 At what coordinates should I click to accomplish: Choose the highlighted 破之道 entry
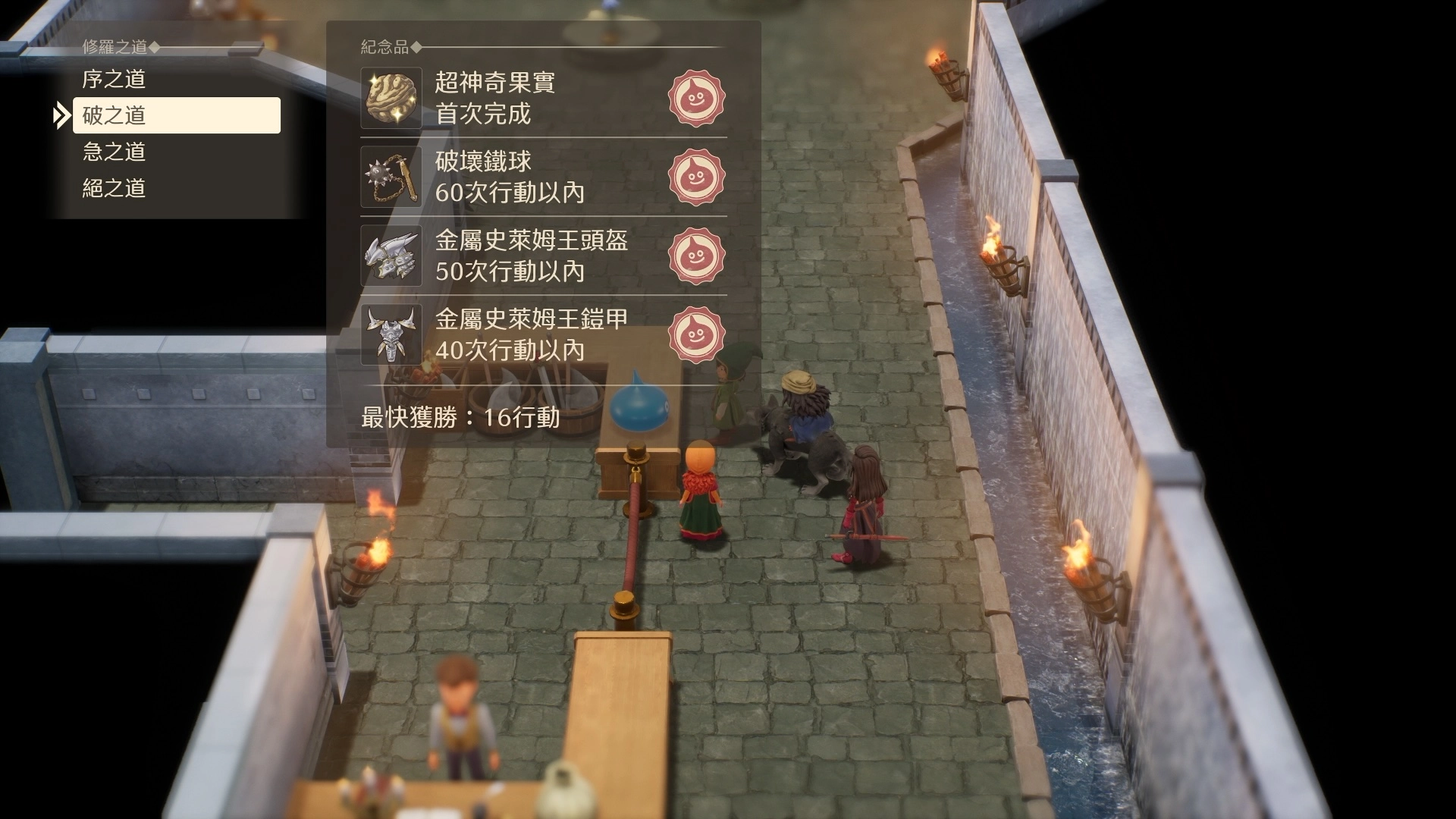176,115
